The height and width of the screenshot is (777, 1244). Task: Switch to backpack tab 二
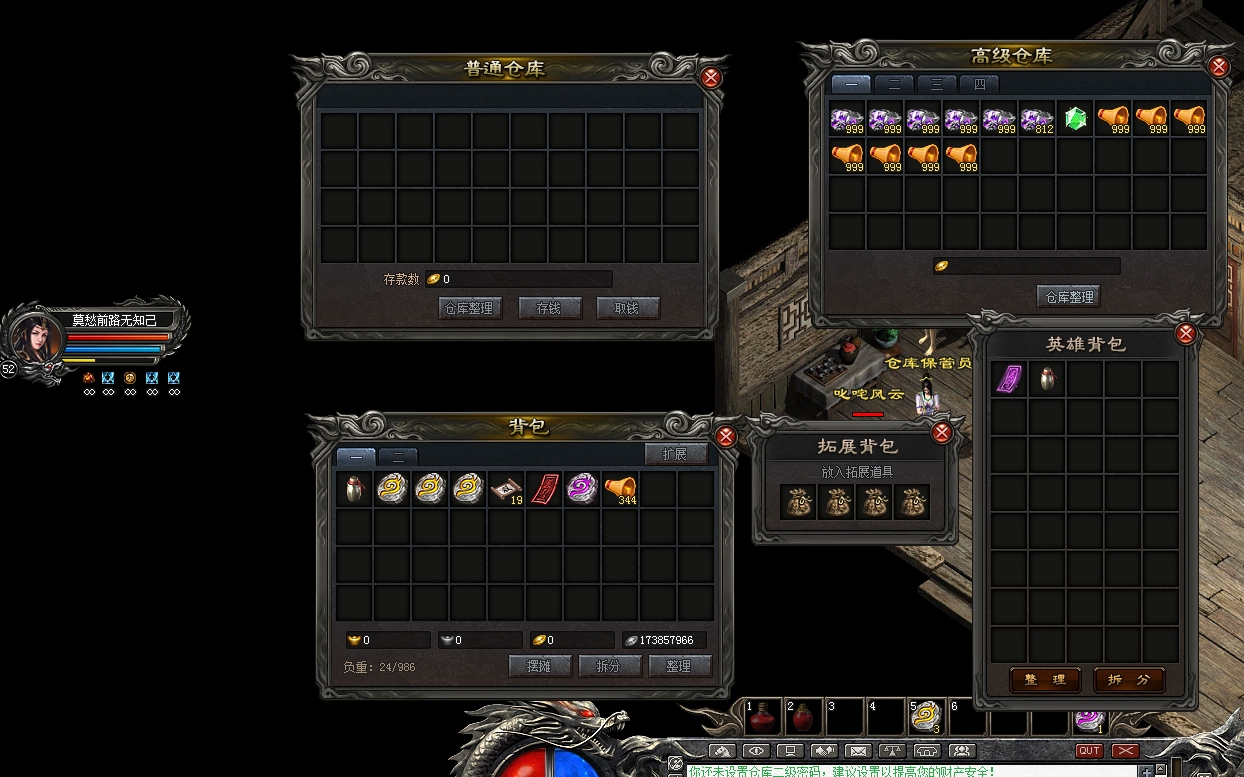[398, 457]
